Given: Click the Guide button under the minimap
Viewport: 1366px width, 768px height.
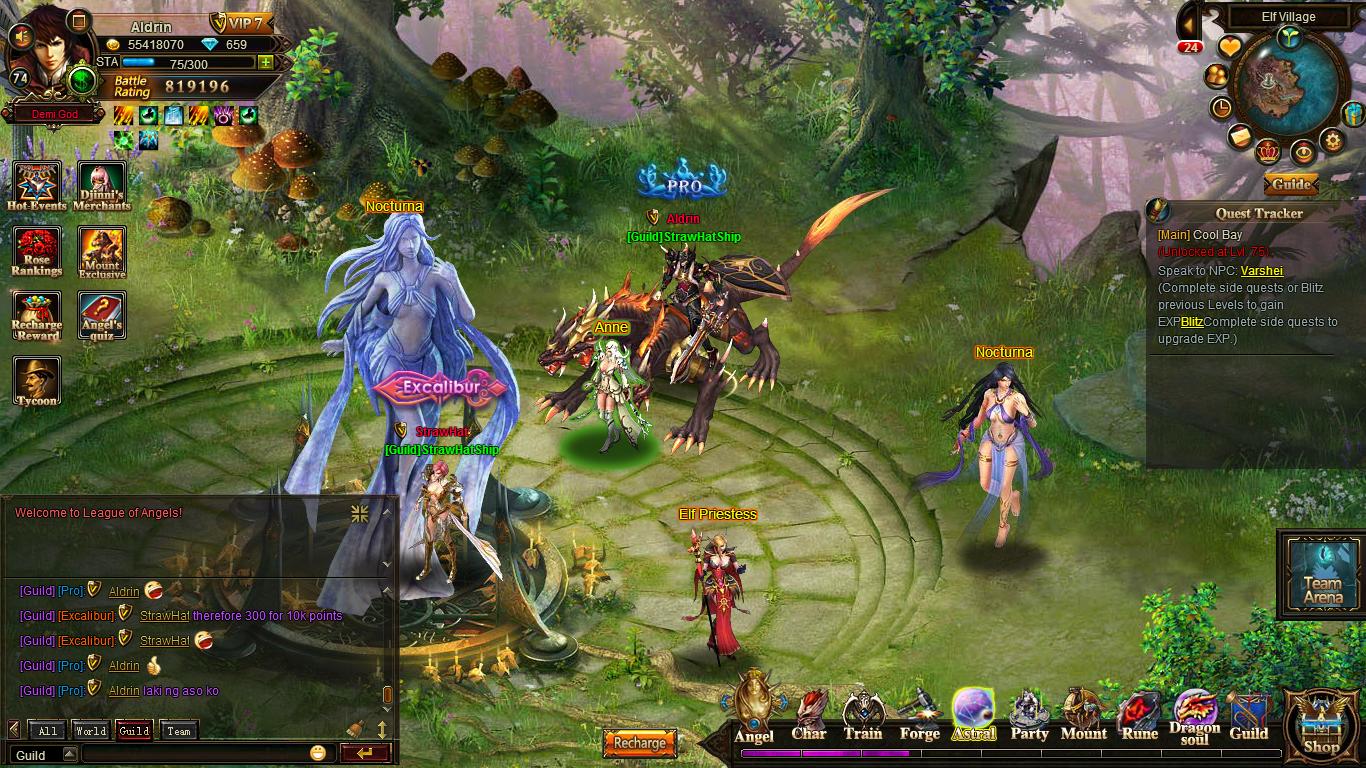Looking at the screenshot, I should point(1290,184).
